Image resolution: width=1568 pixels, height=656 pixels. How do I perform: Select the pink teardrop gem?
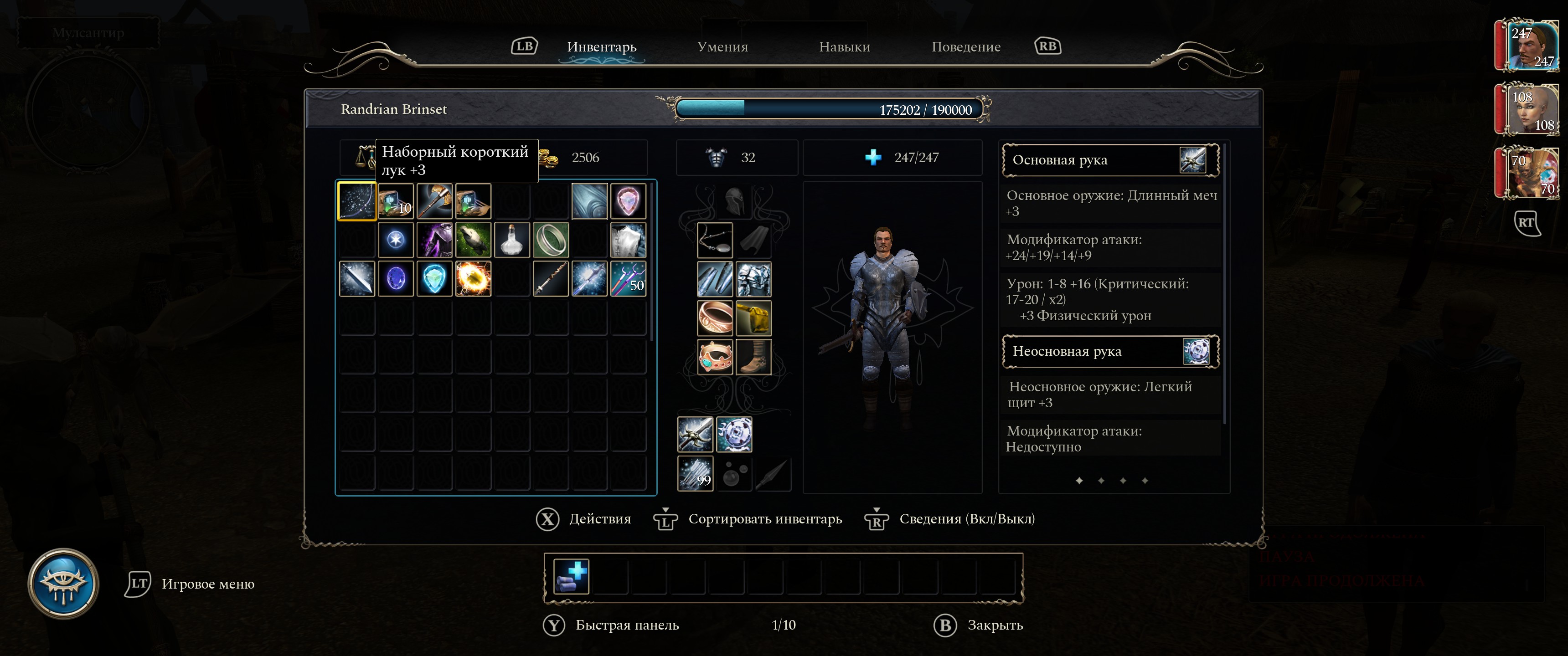pyautogui.click(x=628, y=201)
